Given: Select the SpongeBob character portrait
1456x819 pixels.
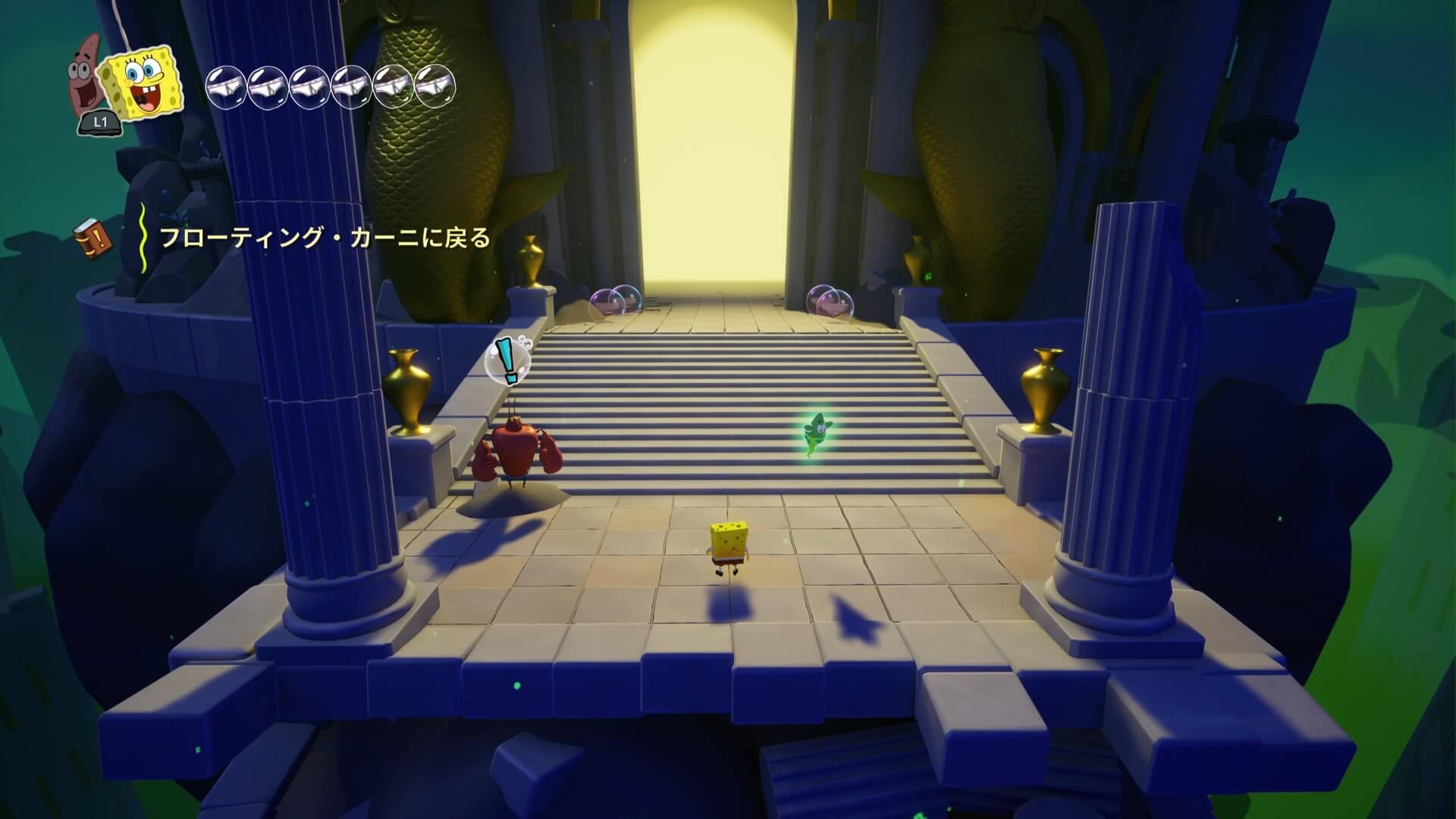Looking at the screenshot, I should (x=143, y=81).
